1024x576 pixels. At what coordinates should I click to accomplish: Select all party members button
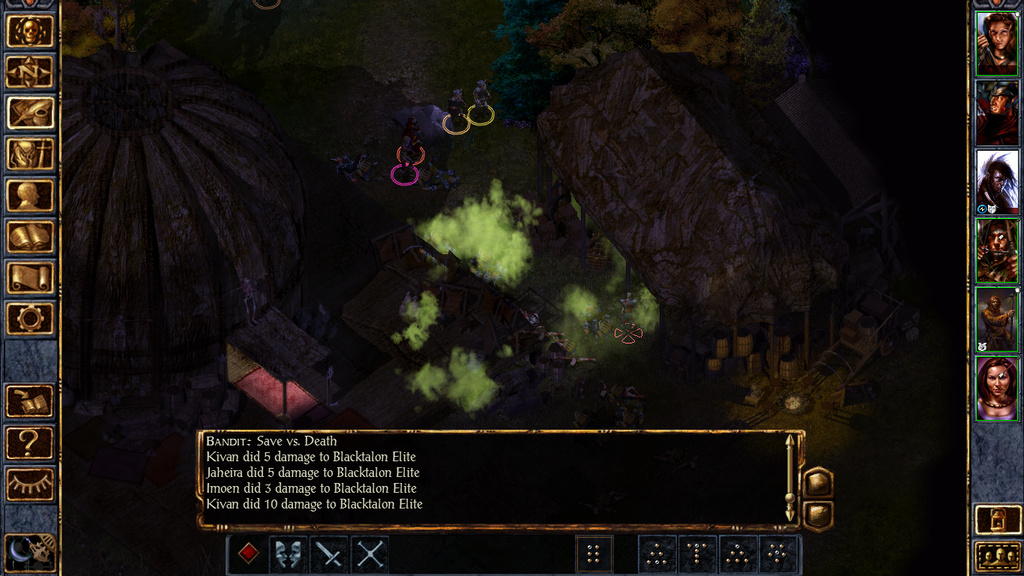[997, 555]
